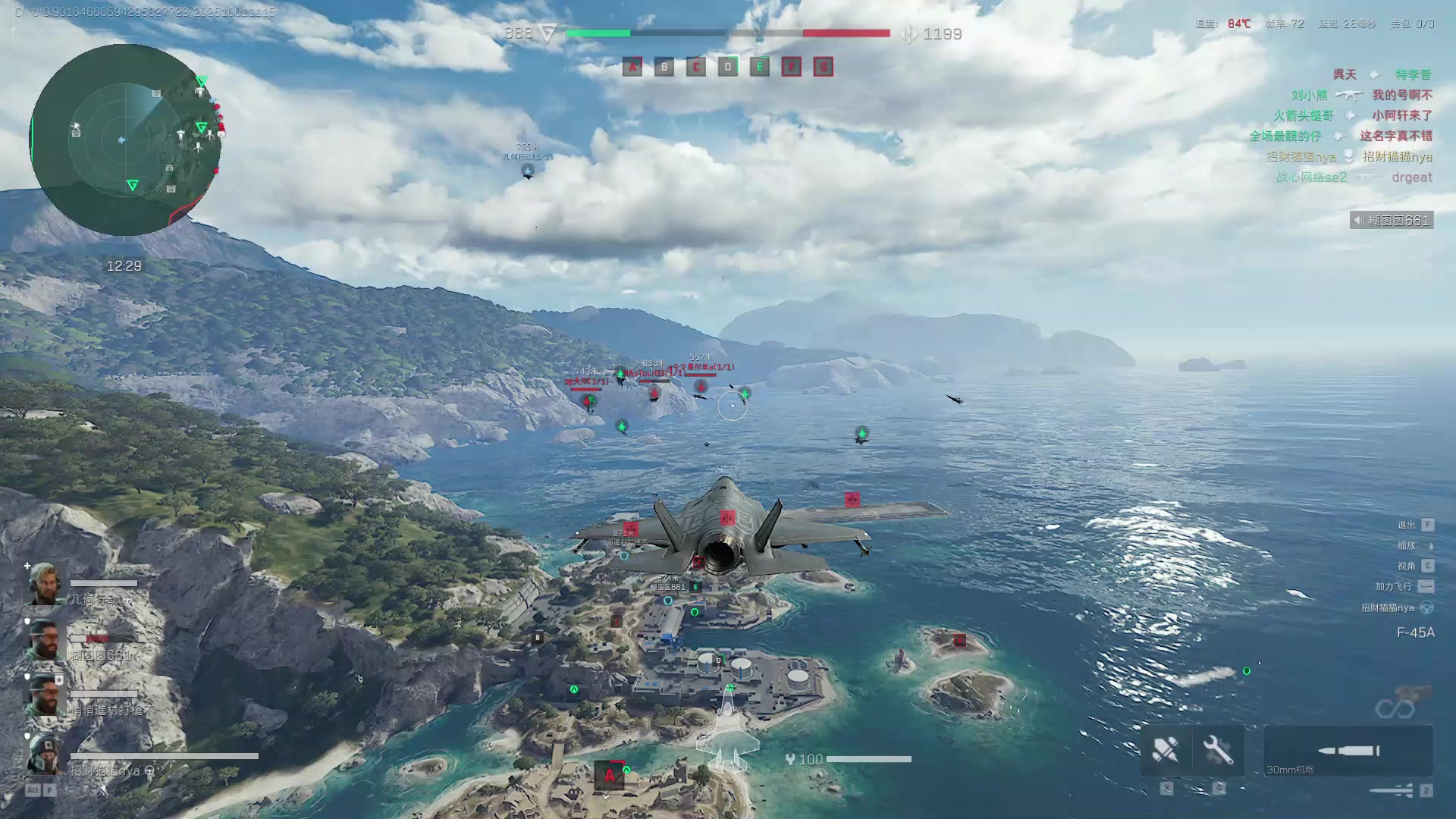Select capture point D indicator
The height and width of the screenshot is (819, 1456).
point(727,67)
